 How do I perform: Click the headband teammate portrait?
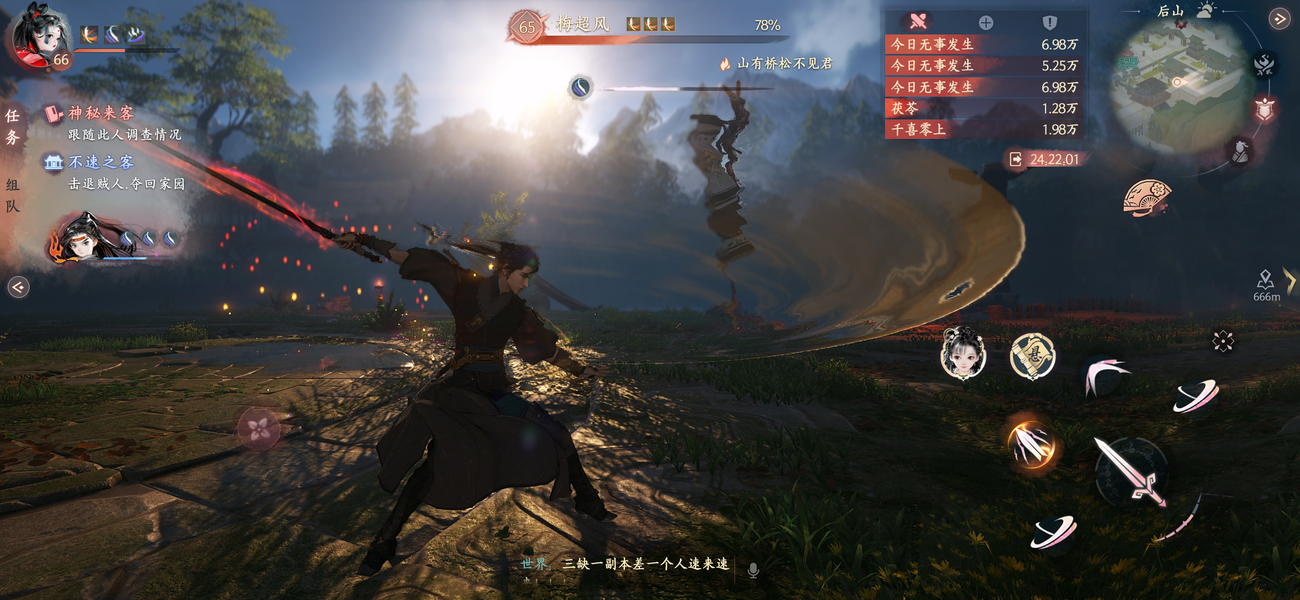click(83, 240)
